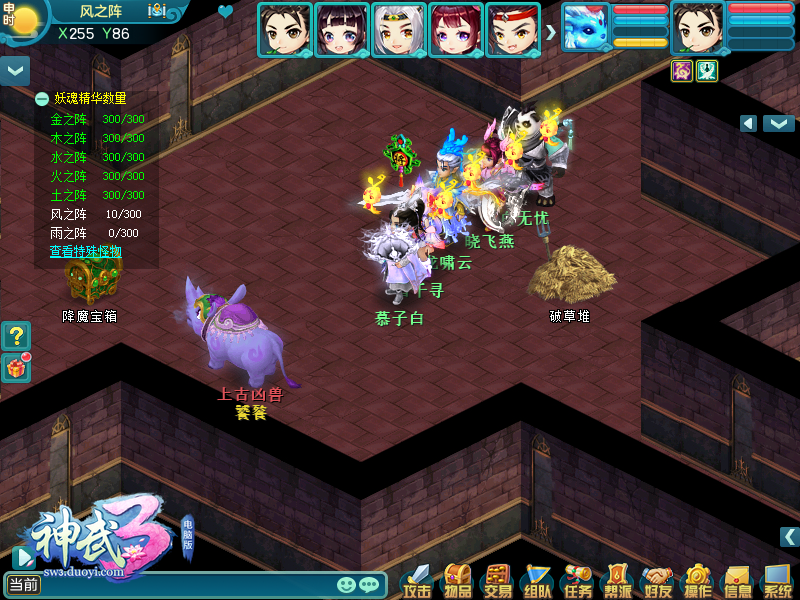800x600 pixels.
Task: Click the 查看特殊怪物 link
Action: pyautogui.click(x=86, y=252)
